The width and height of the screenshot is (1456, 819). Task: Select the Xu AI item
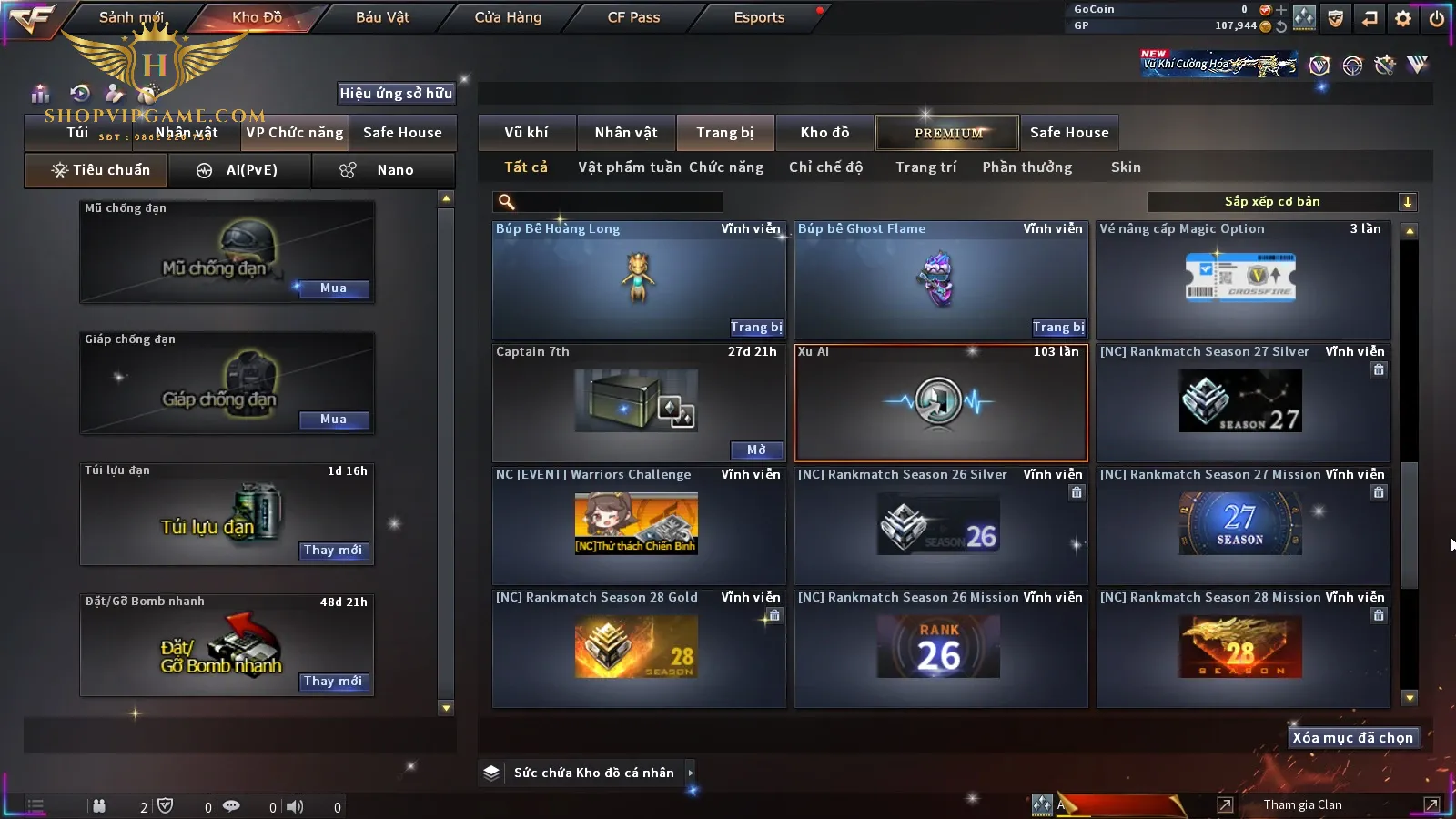pyautogui.click(x=941, y=402)
